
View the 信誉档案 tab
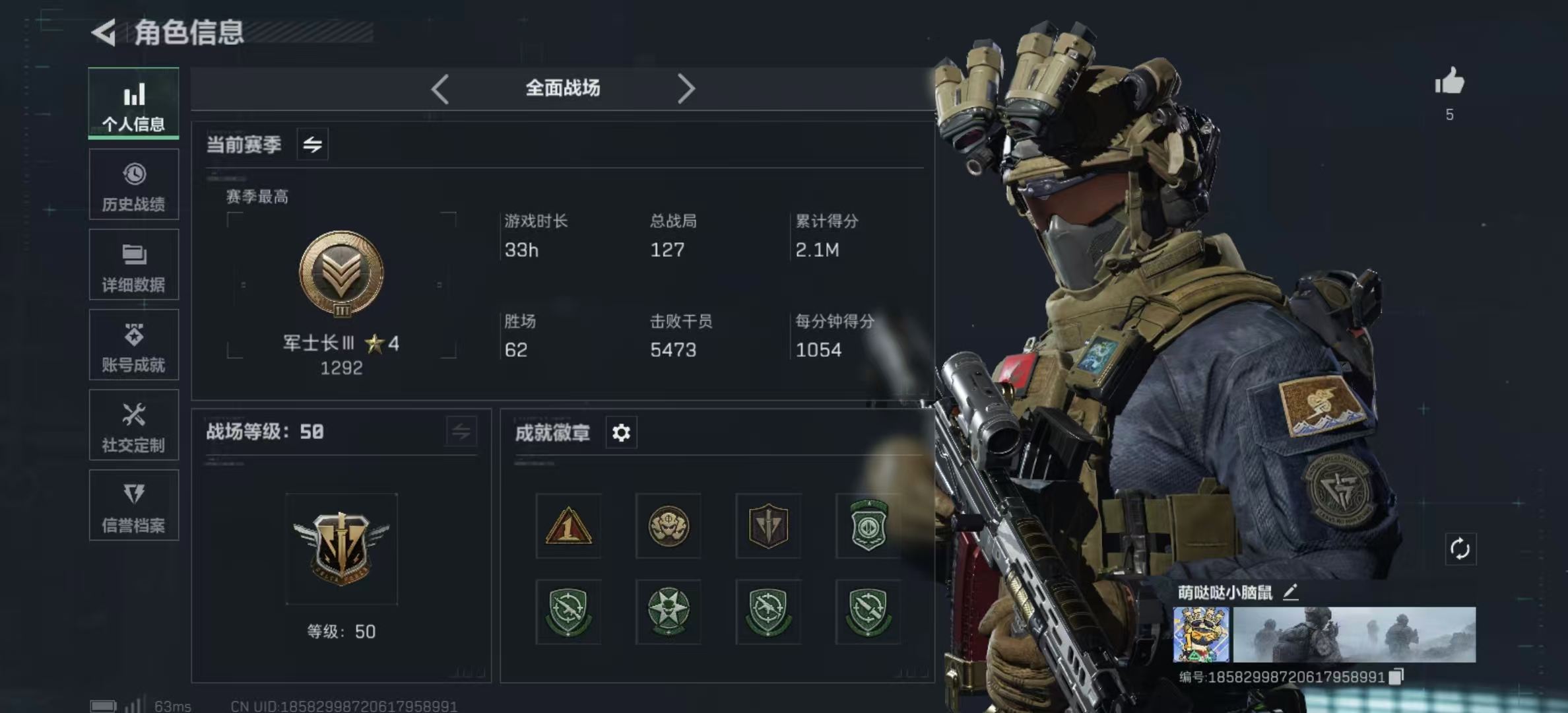(x=134, y=506)
